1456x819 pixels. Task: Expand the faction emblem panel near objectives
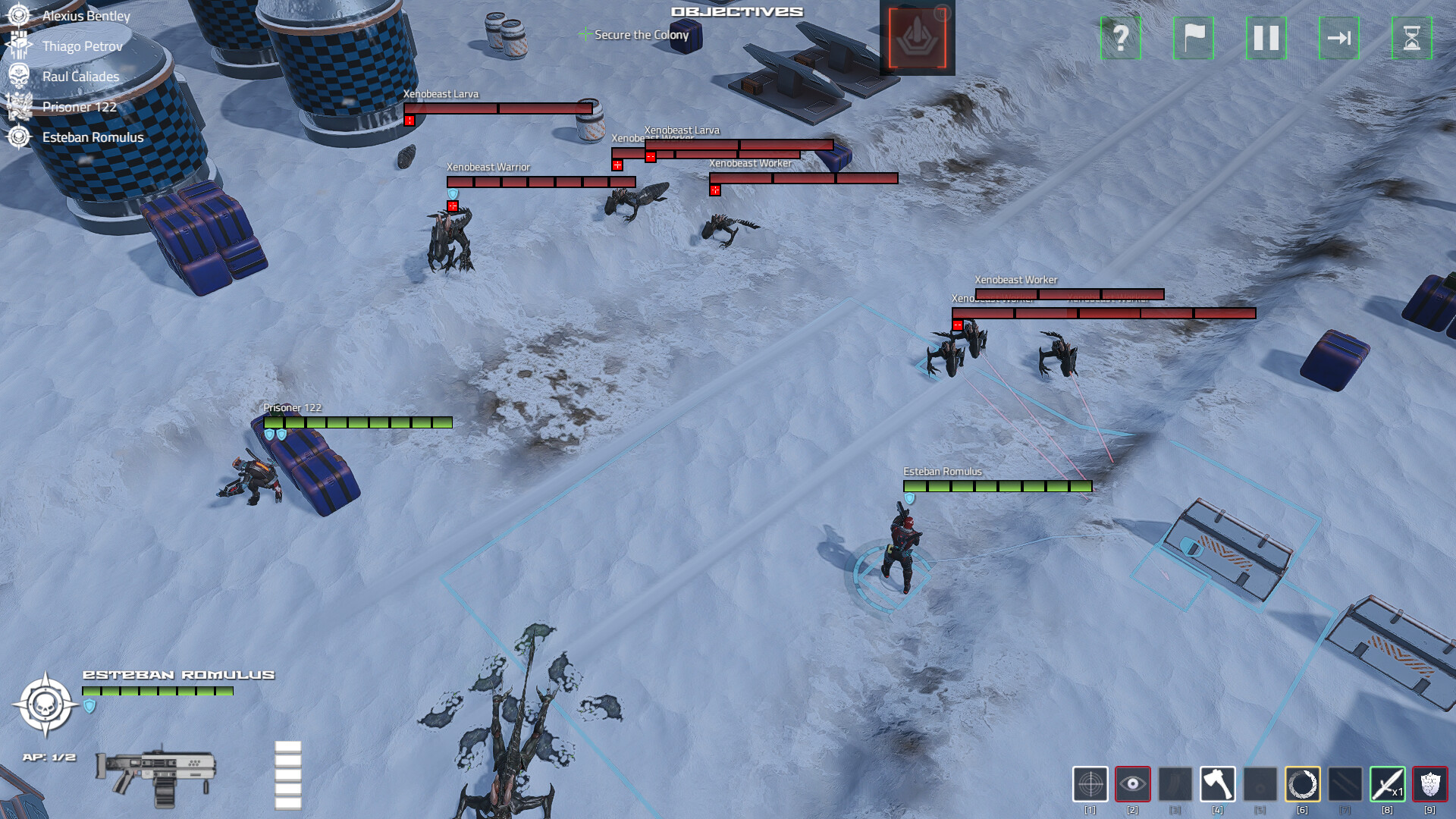coord(917,38)
